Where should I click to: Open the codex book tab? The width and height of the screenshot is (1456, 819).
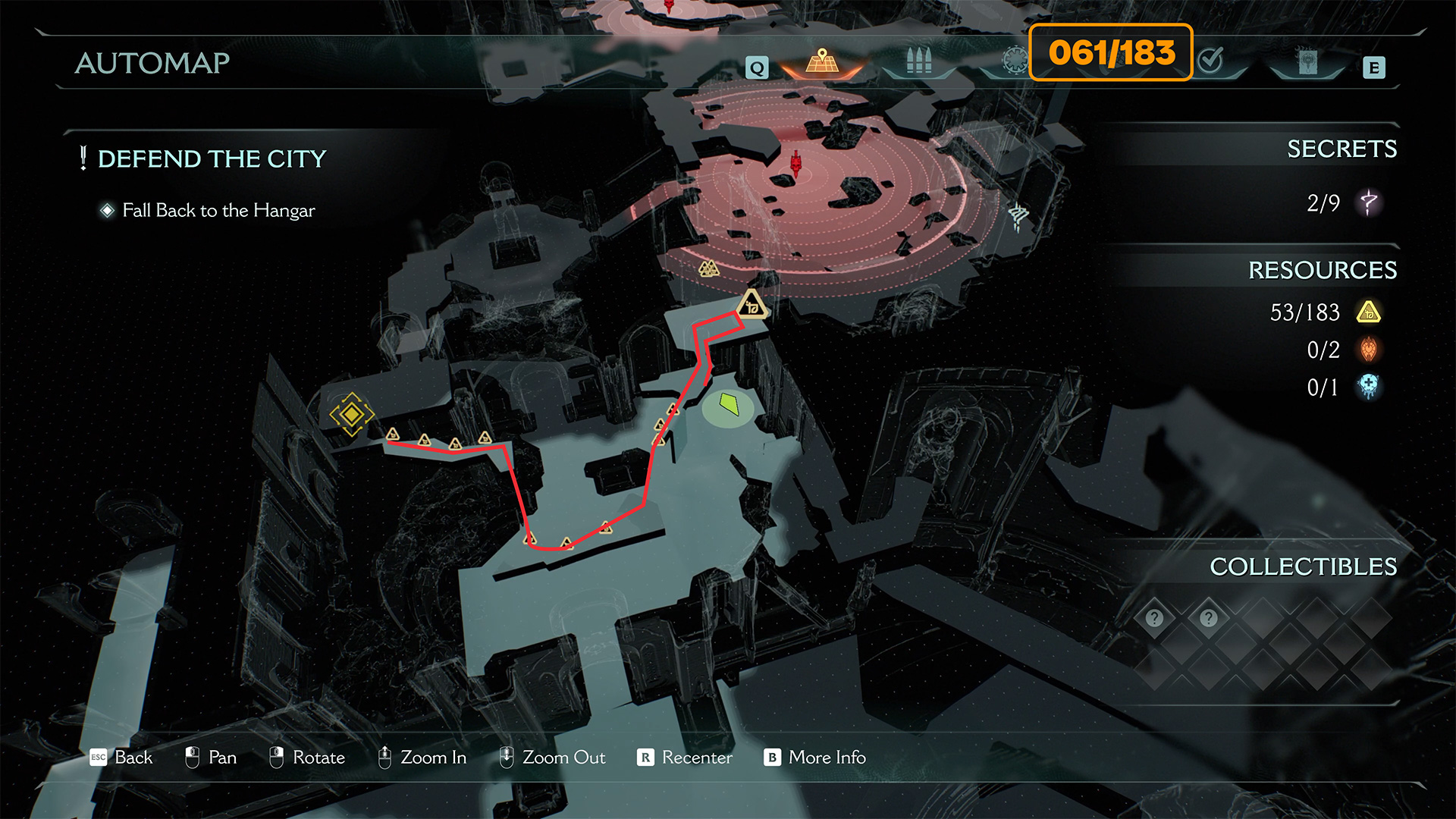1307,62
